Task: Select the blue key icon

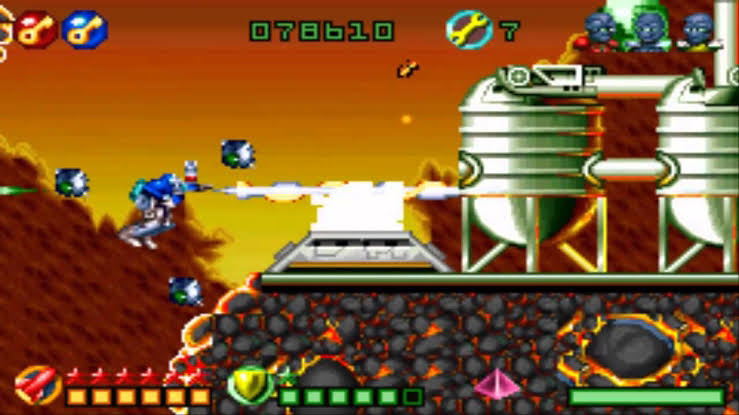Action: 84,28
